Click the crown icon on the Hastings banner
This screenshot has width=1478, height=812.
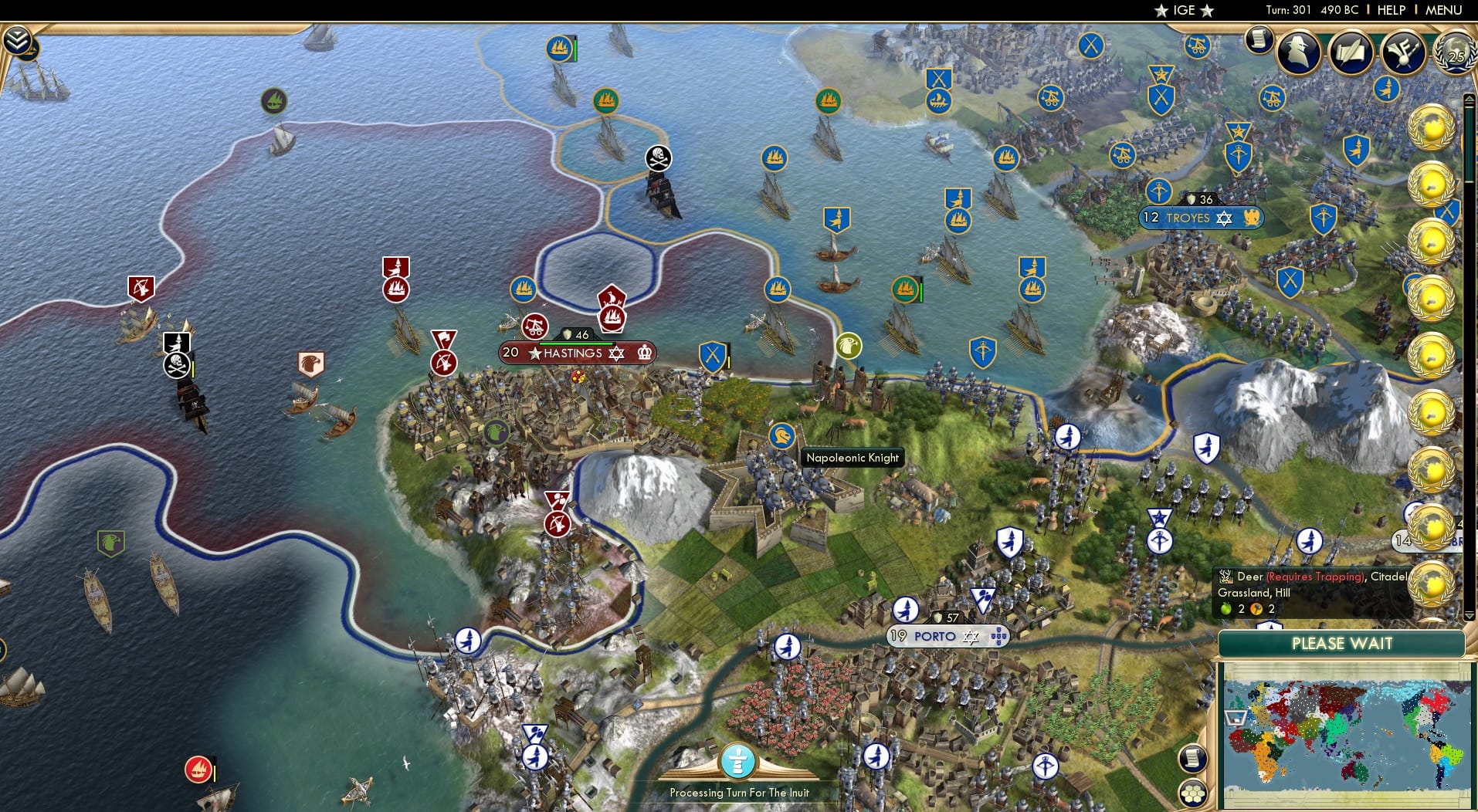(644, 353)
